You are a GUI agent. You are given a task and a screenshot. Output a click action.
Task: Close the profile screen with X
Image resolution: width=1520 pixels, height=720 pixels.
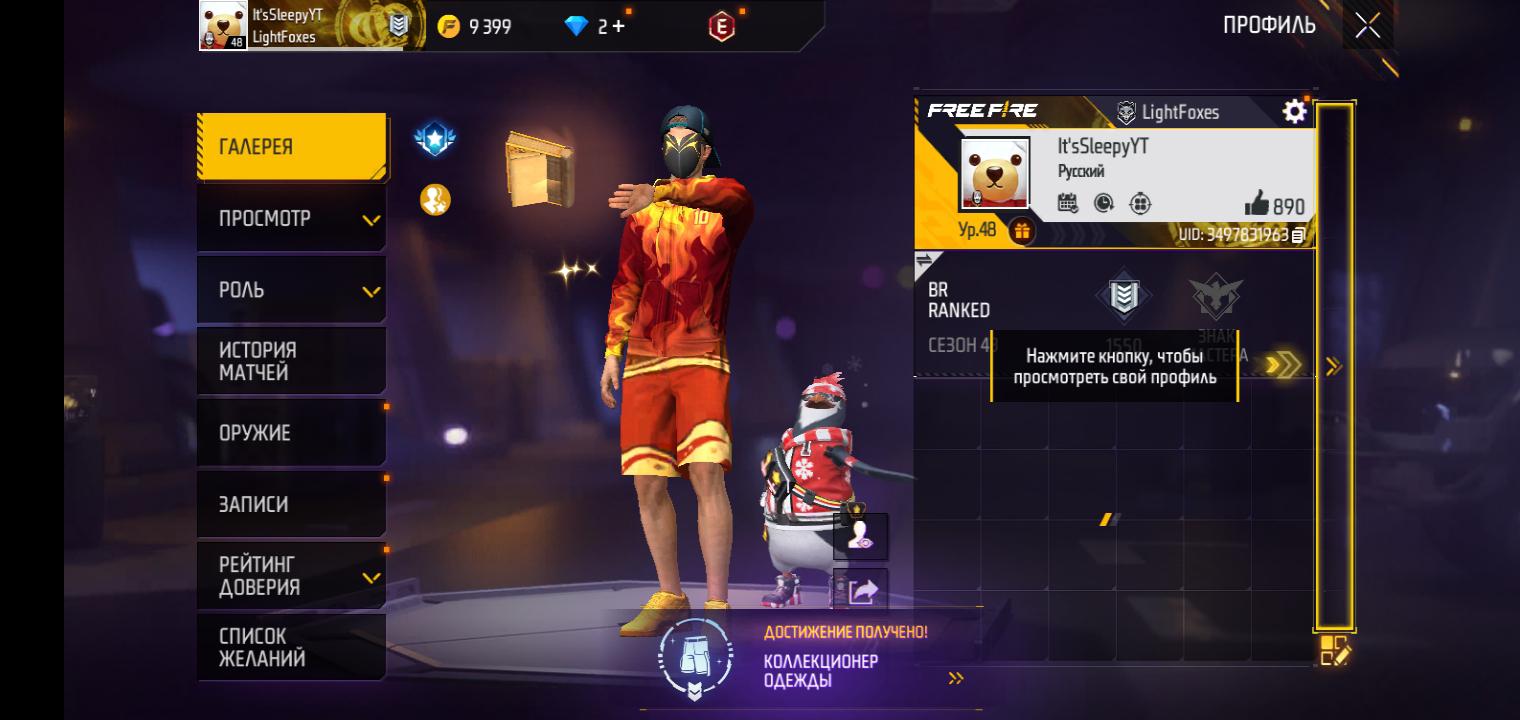(x=1367, y=26)
